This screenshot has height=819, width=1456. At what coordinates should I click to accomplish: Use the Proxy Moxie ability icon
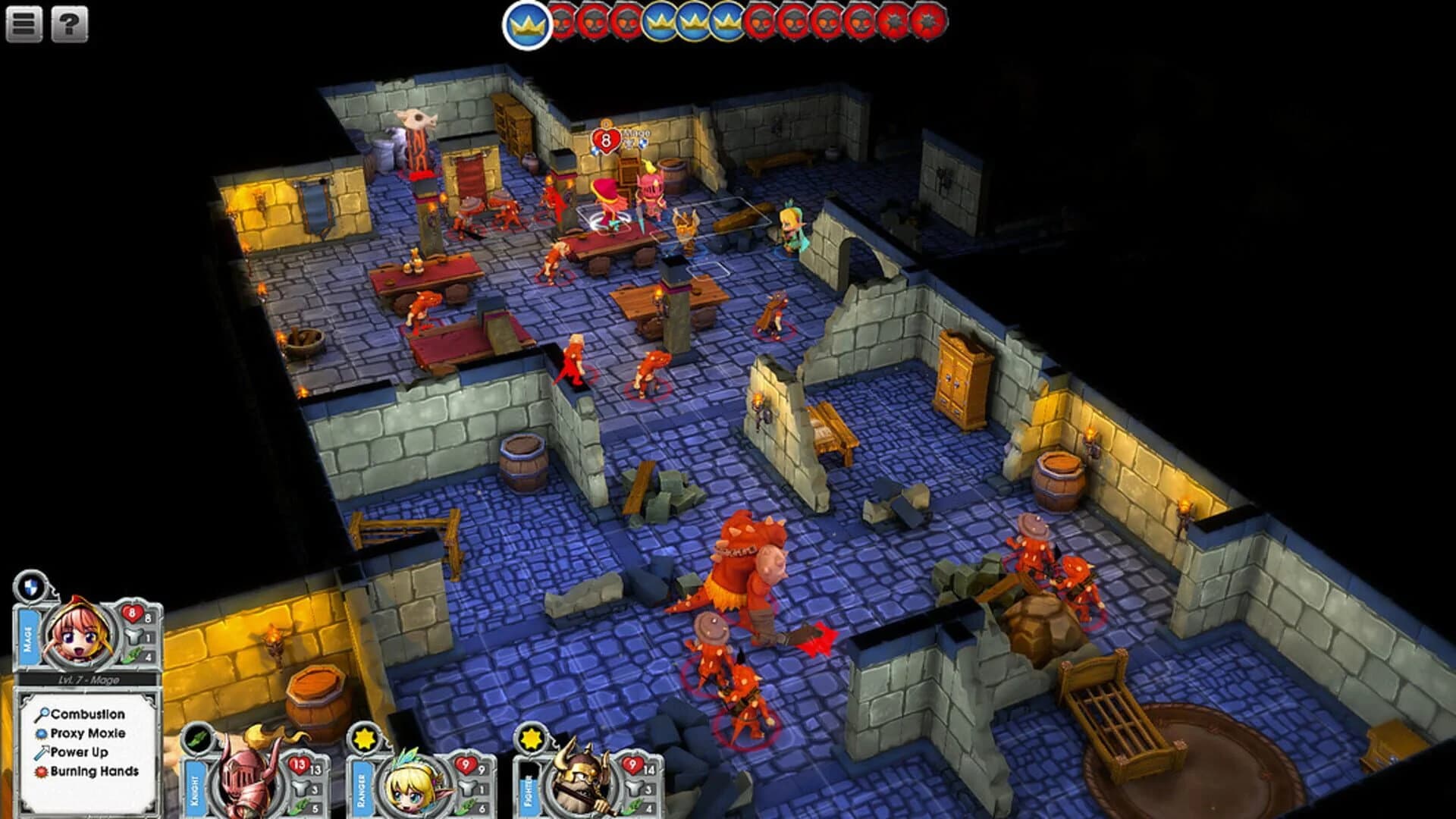click(42, 734)
